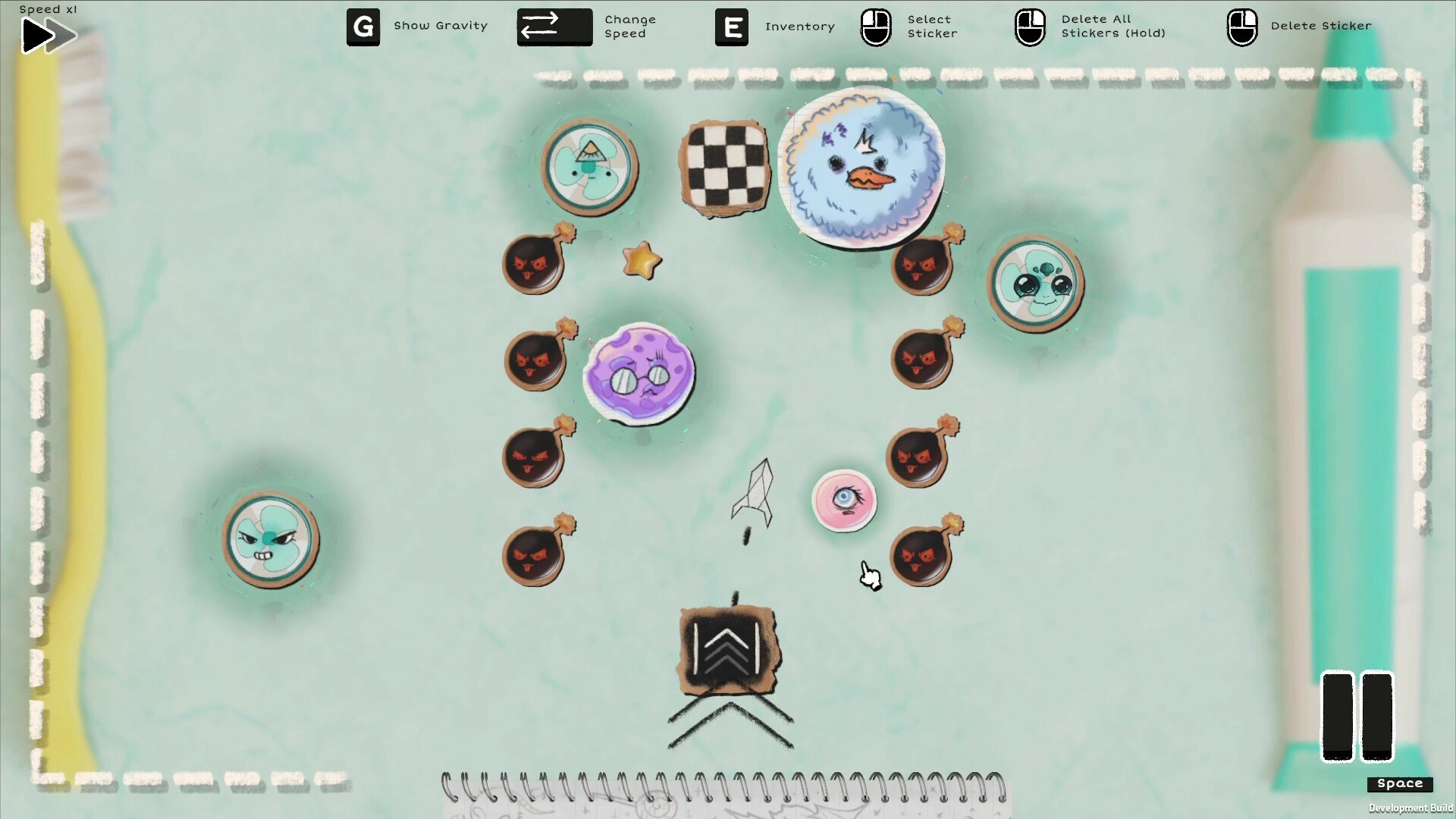Select the checkered finish flag sticker
This screenshot has width=1456, height=819.
726,168
